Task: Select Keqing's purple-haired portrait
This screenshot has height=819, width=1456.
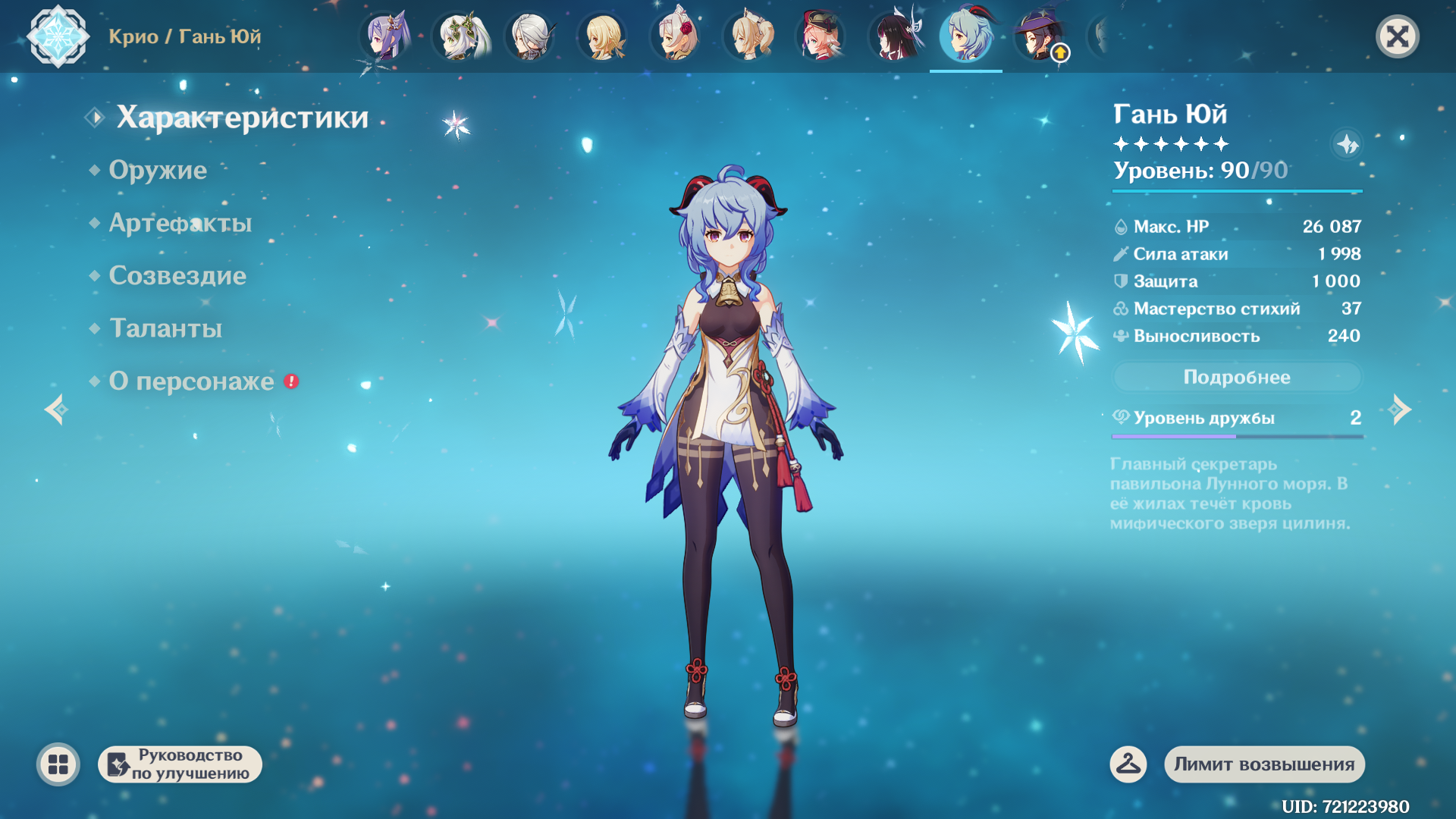Action: [x=386, y=36]
